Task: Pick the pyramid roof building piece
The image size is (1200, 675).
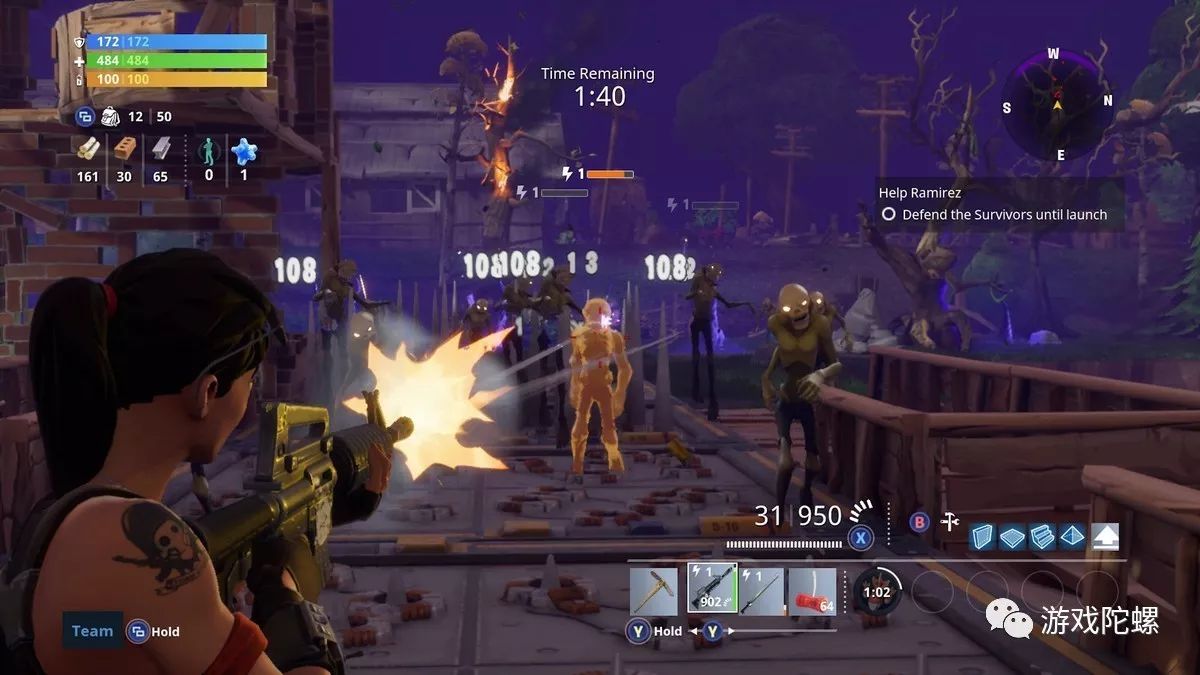Action: 1072,537
